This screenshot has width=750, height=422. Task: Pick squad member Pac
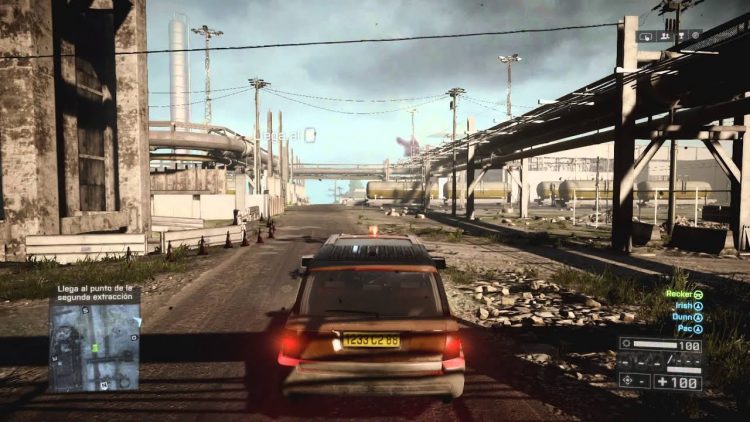[689, 328]
